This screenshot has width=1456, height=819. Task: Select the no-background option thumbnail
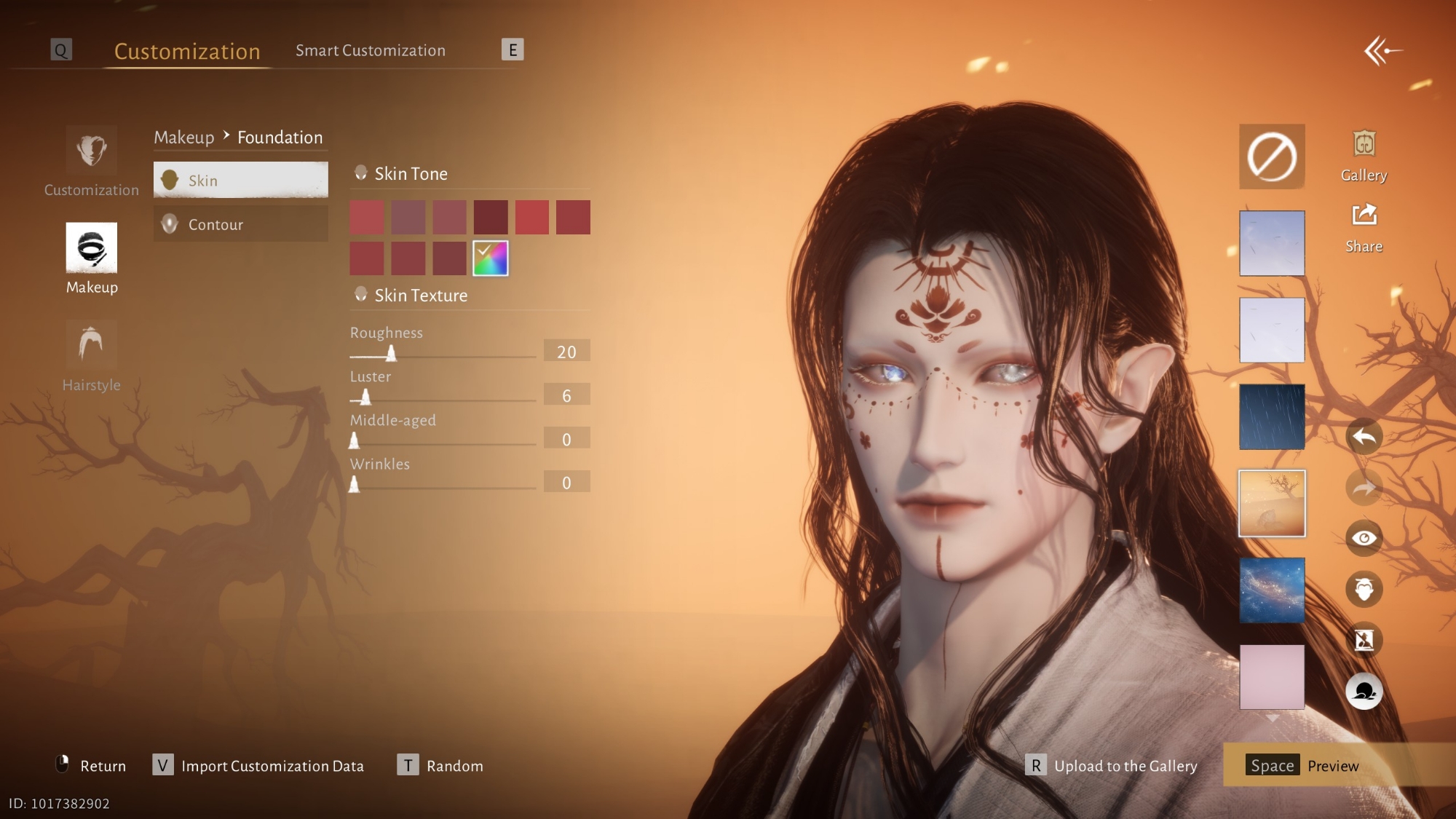coord(1272,157)
